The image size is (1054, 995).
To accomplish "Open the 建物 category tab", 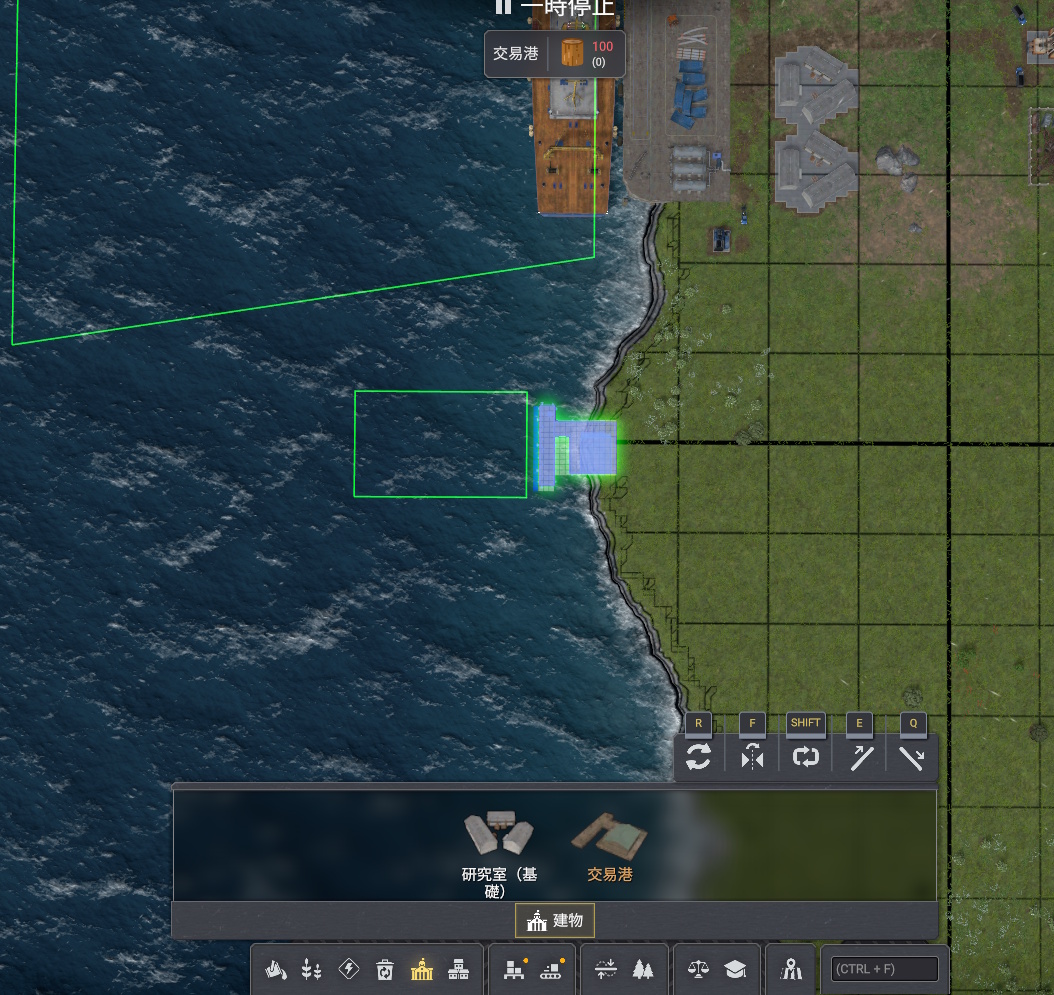I will coord(555,920).
